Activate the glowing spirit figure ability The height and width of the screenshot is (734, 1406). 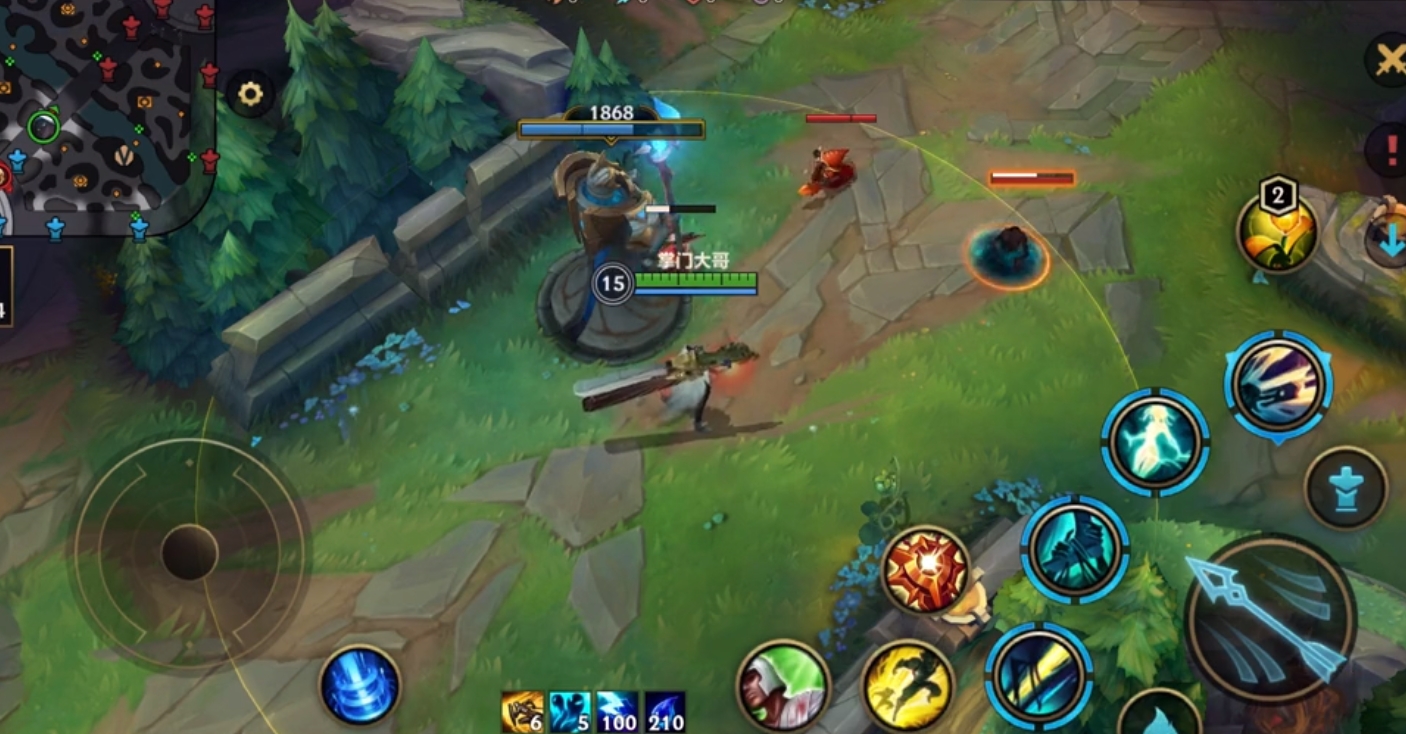coord(1155,442)
